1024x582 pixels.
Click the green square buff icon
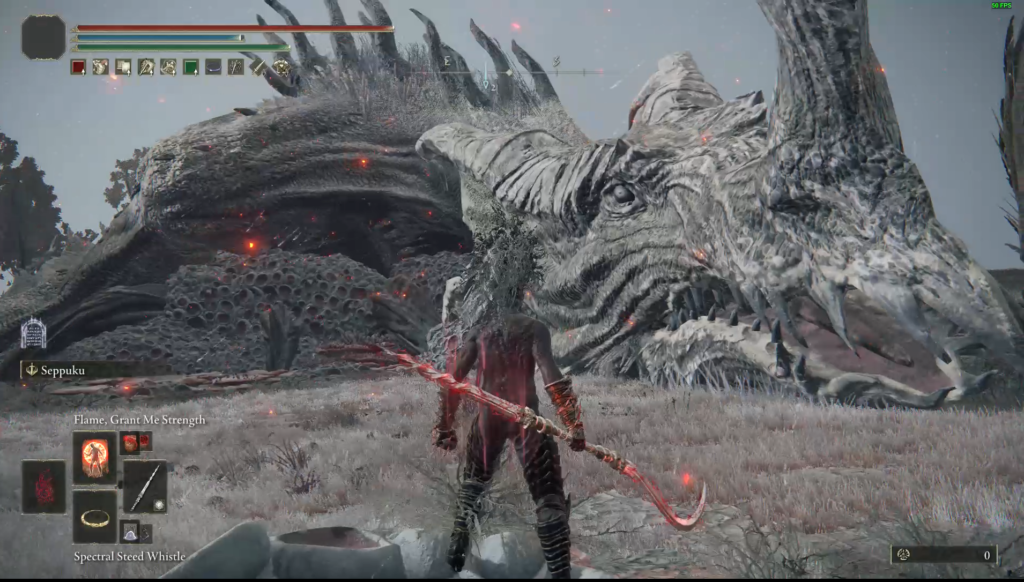coord(190,67)
